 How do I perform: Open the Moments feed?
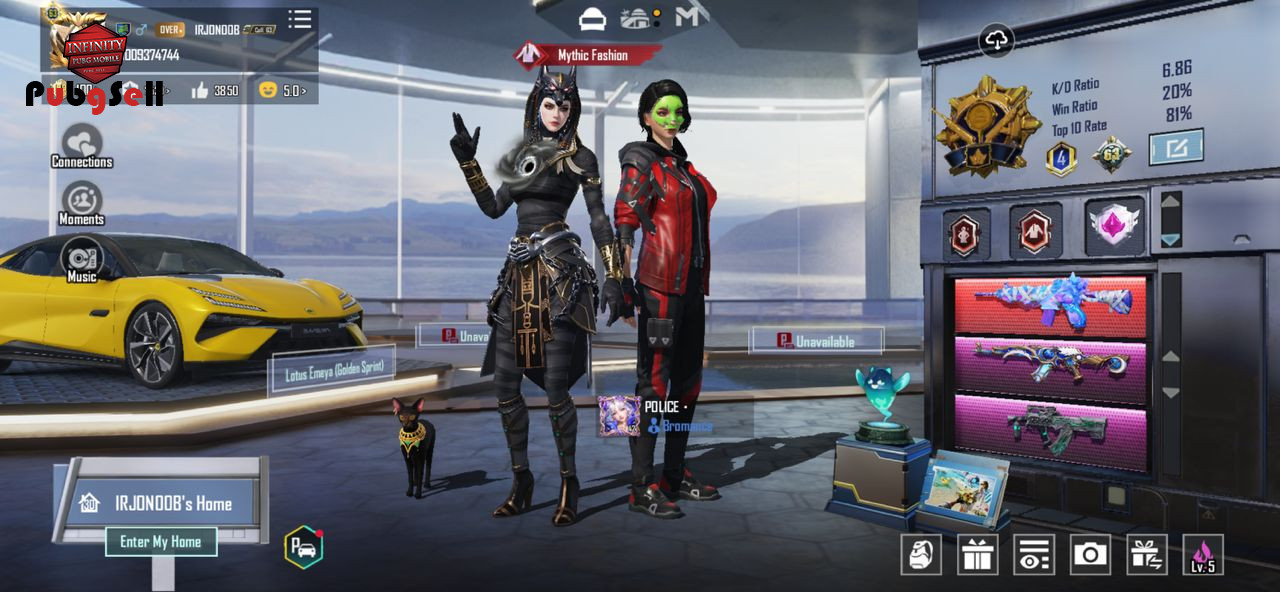tap(82, 202)
